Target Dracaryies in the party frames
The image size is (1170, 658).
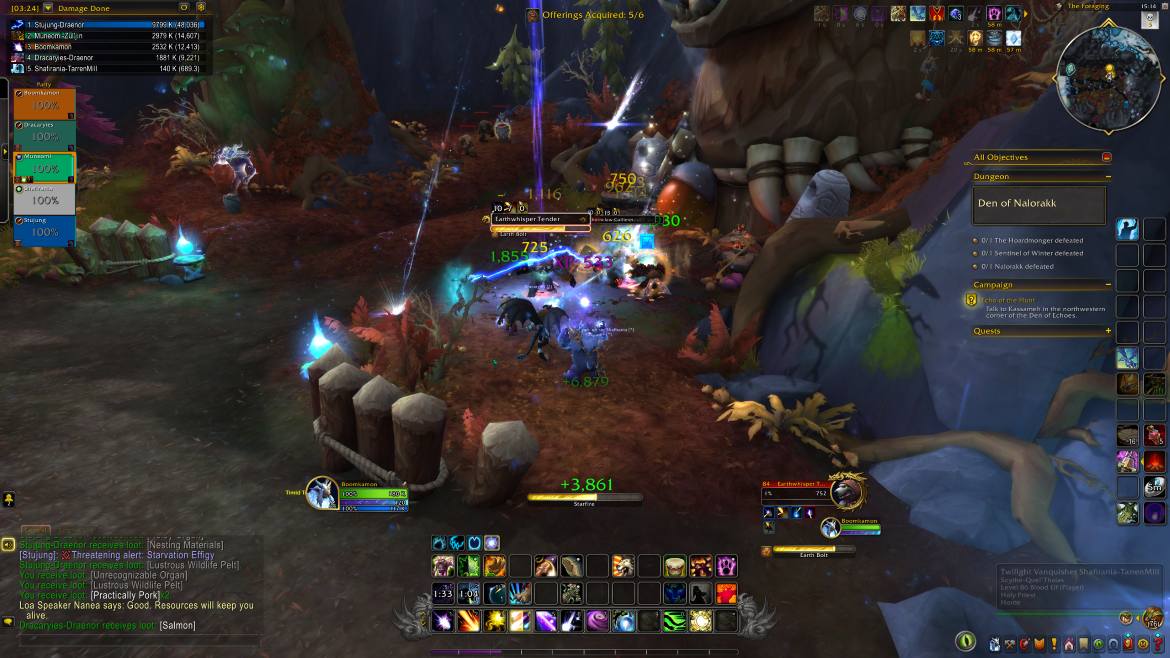pos(45,136)
